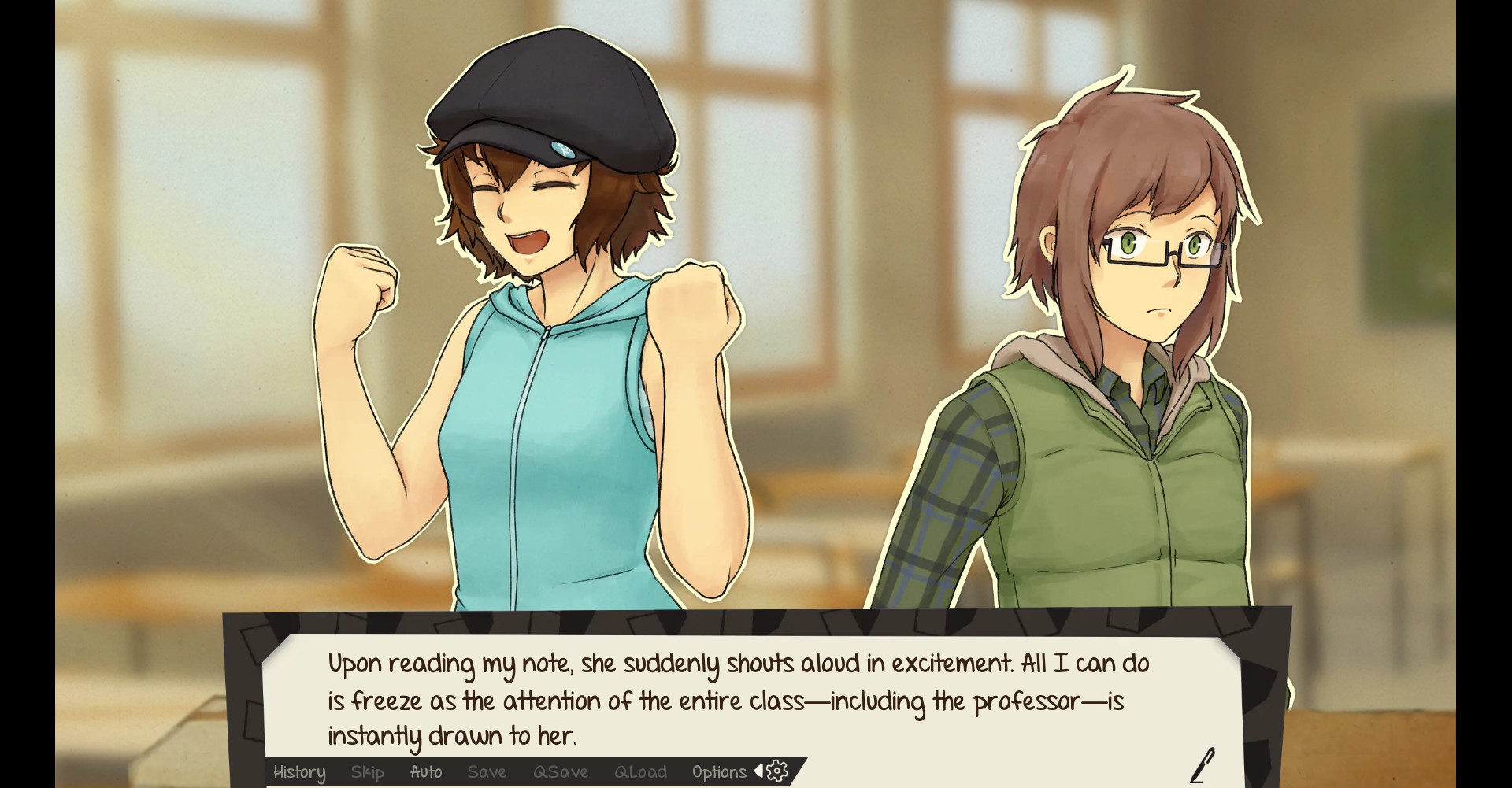
Task: Open the Save menu
Action: (487, 772)
